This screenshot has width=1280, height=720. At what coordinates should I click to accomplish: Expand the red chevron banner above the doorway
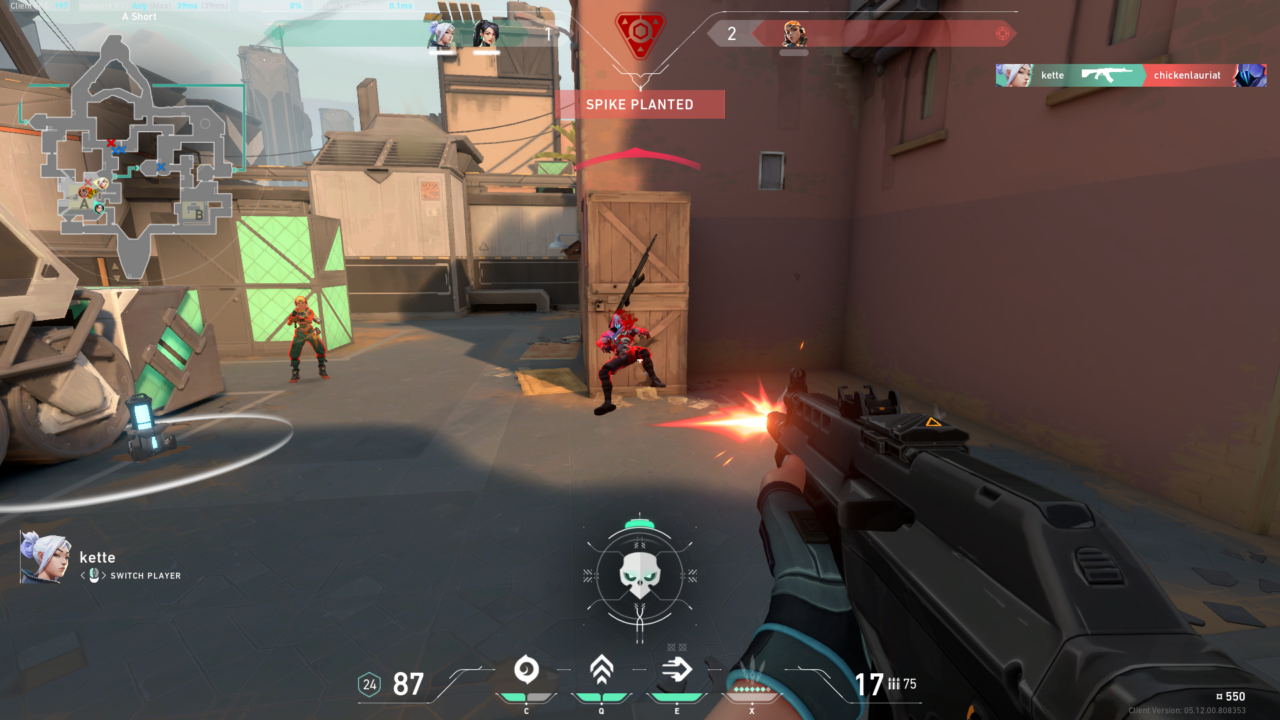(x=634, y=153)
